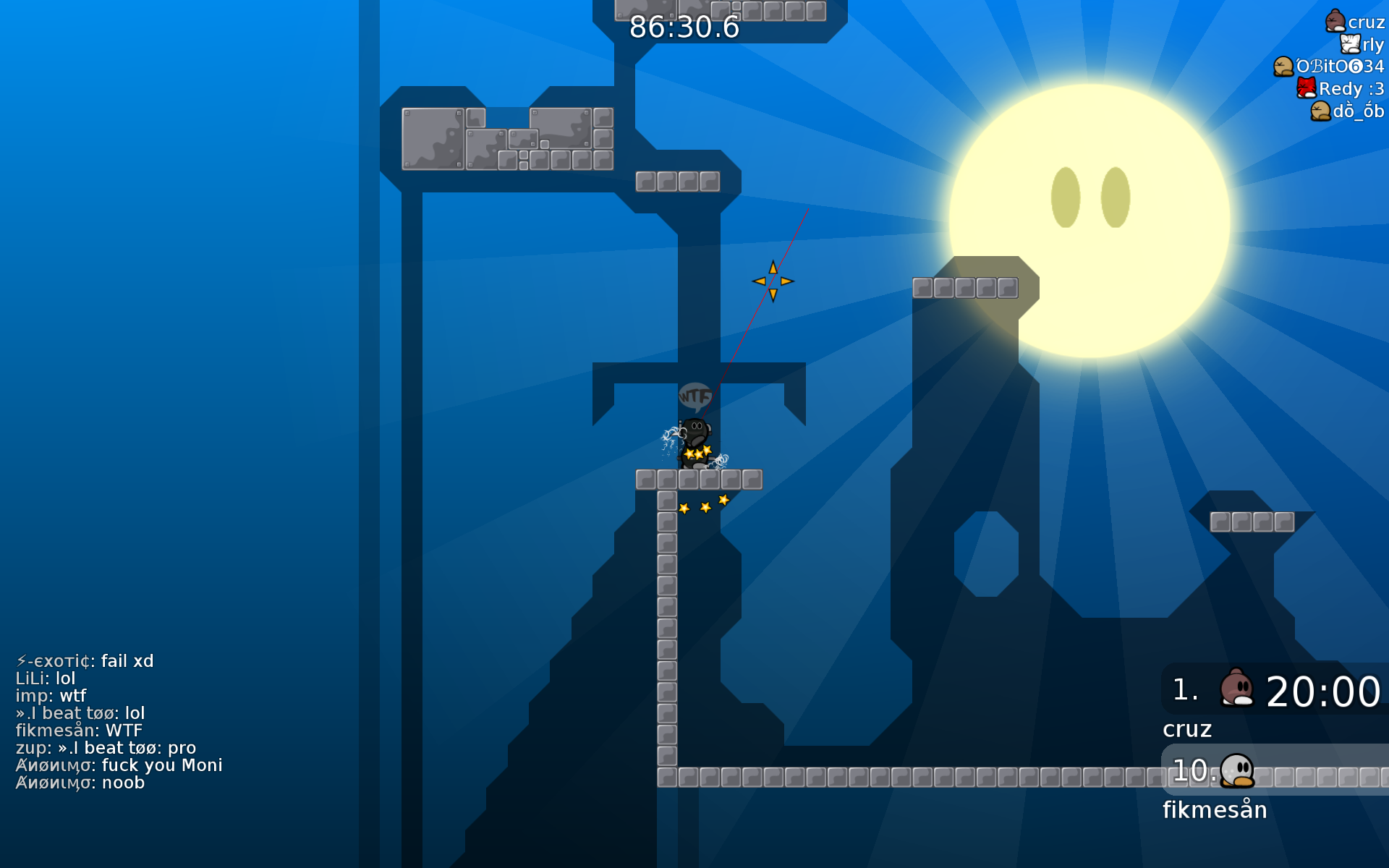Click the dò_ób player entry
The width and height of the screenshot is (1389, 868).
(x=1347, y=111)
